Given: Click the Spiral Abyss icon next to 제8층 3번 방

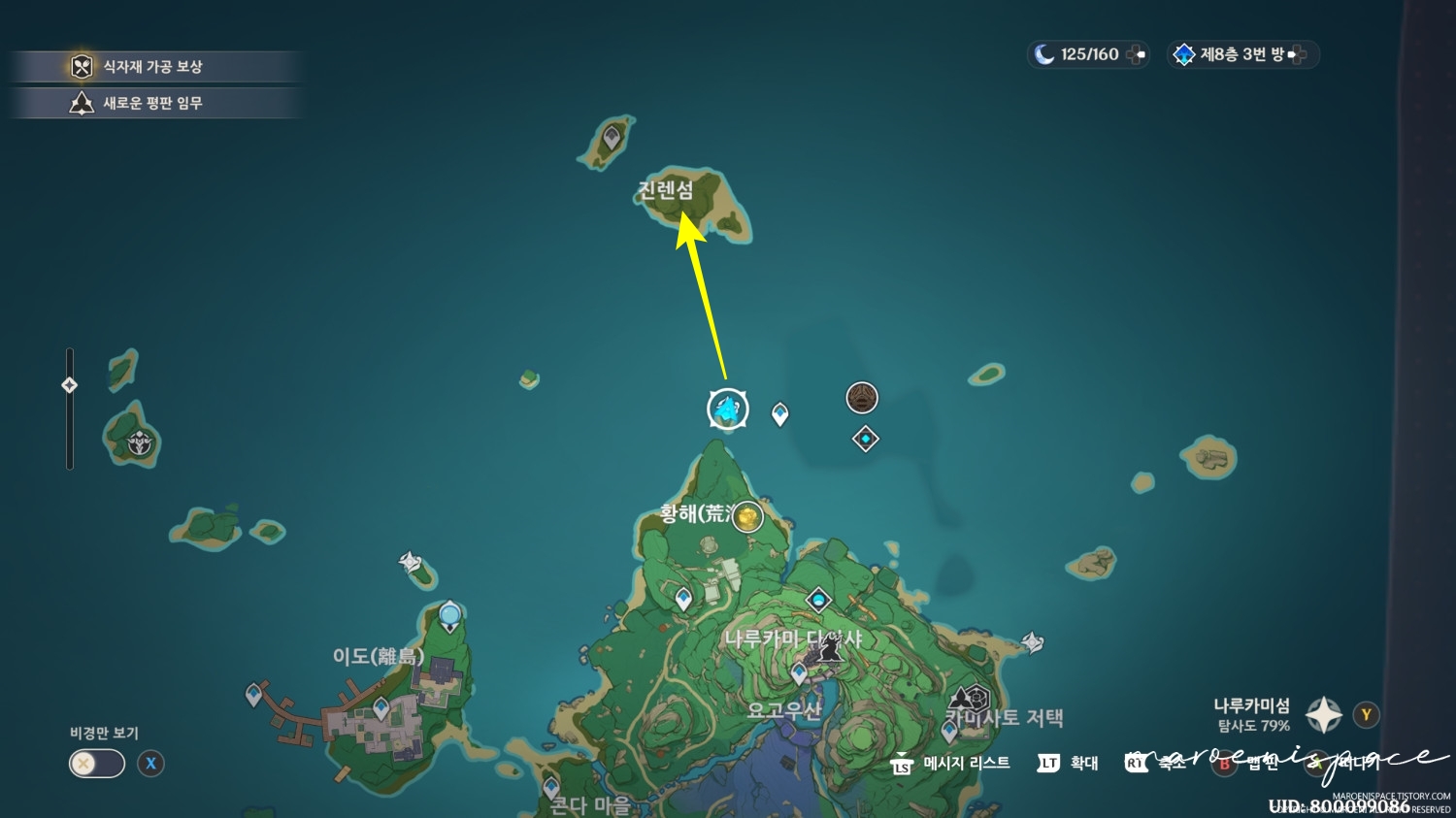Looking at the screenshot, I should (x=1184, y=54).
